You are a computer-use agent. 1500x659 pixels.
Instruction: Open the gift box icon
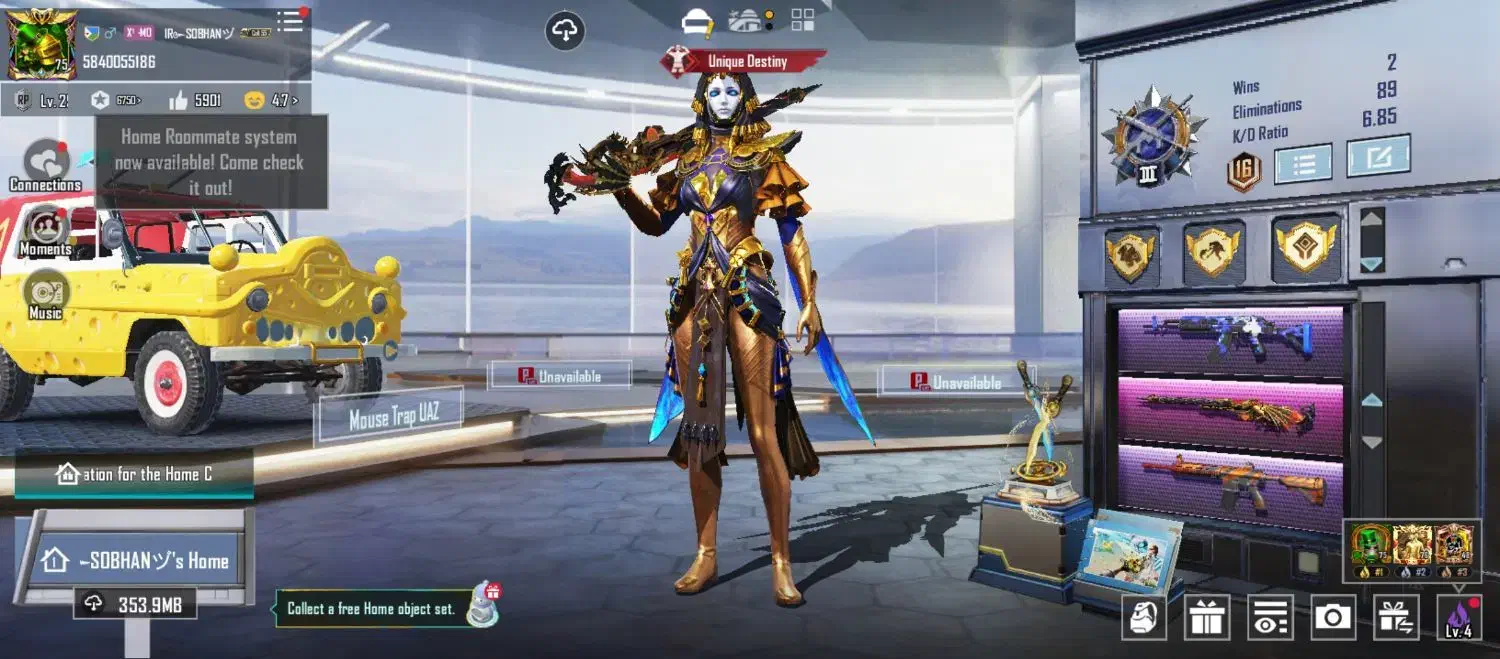click(1207, 617)
